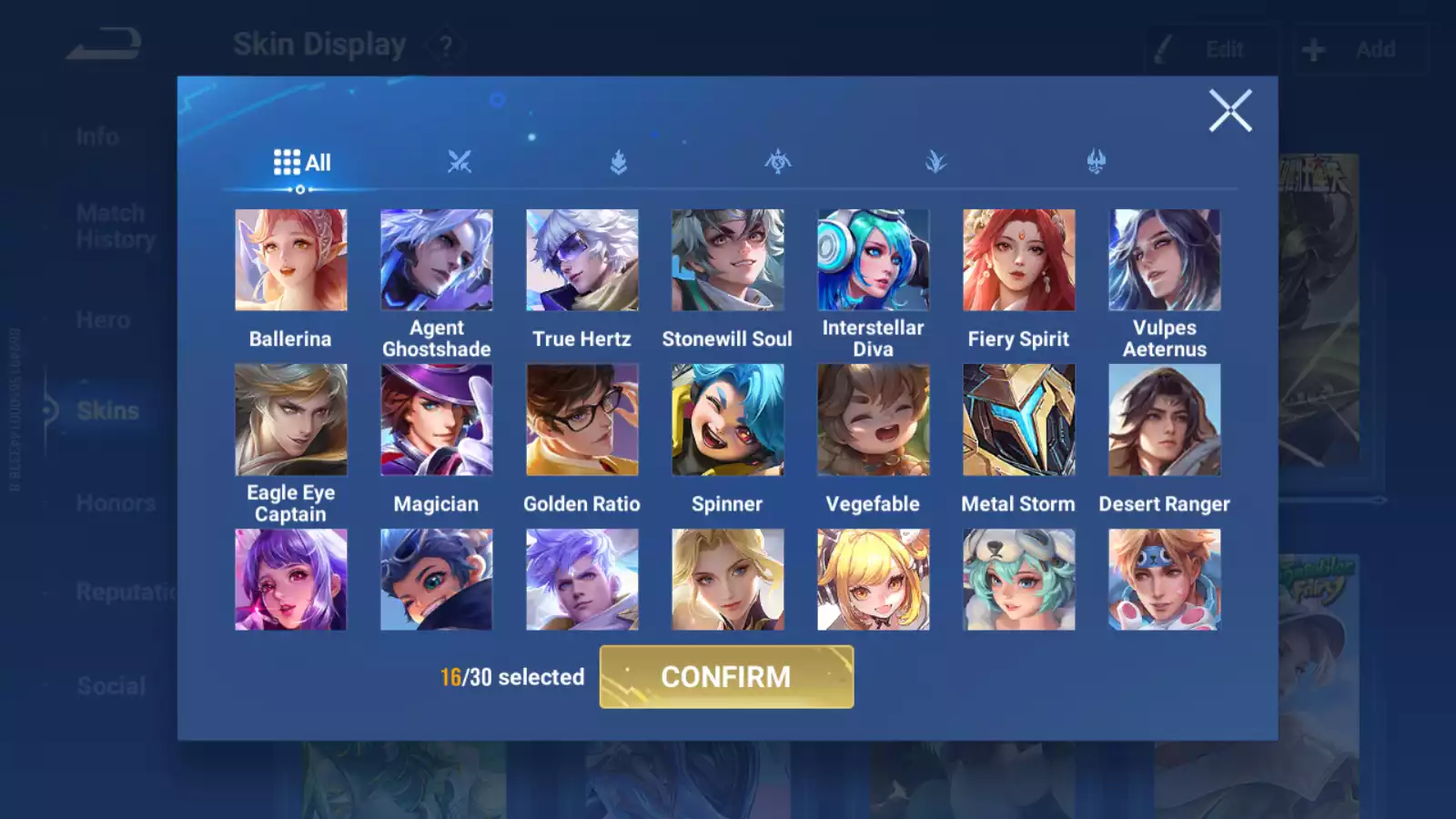Deselect the Ballerina skin
This screenshot has height=819, width=1456.
(291, 260)
